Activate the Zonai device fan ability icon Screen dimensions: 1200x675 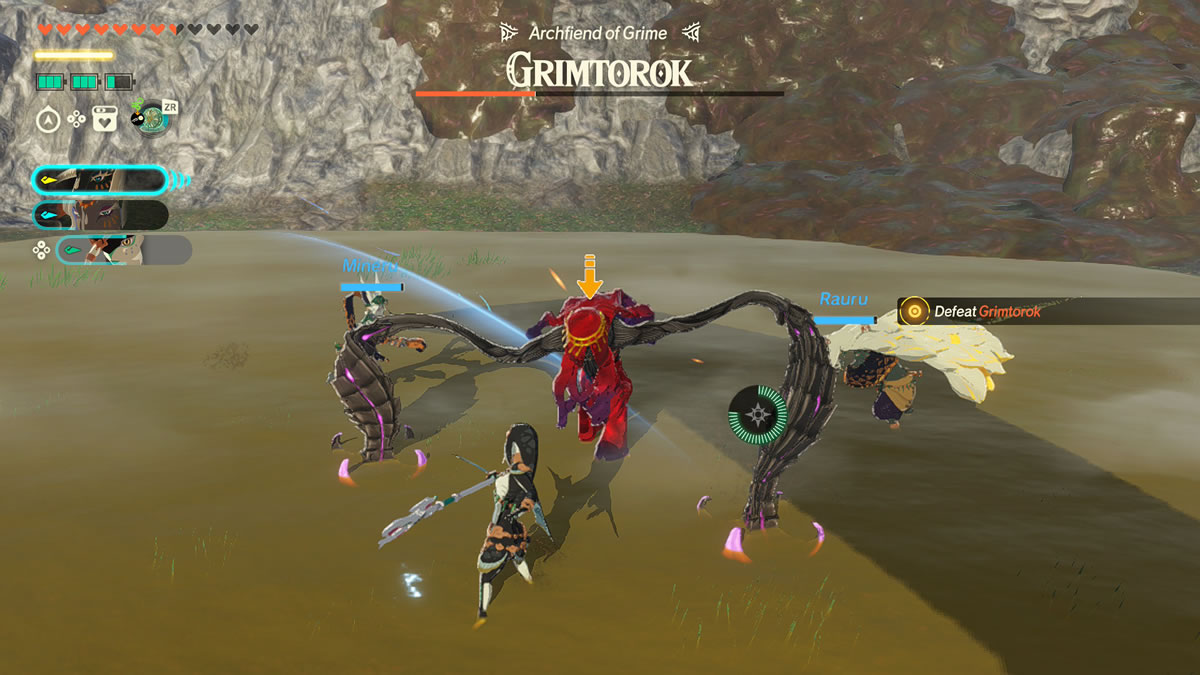[150, 118]
